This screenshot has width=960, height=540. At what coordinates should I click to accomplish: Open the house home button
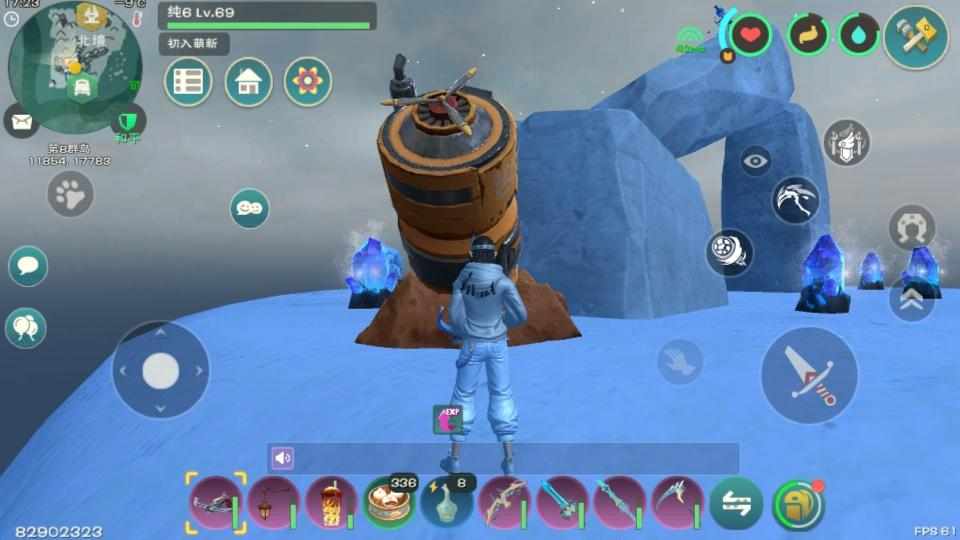[248, 82]
